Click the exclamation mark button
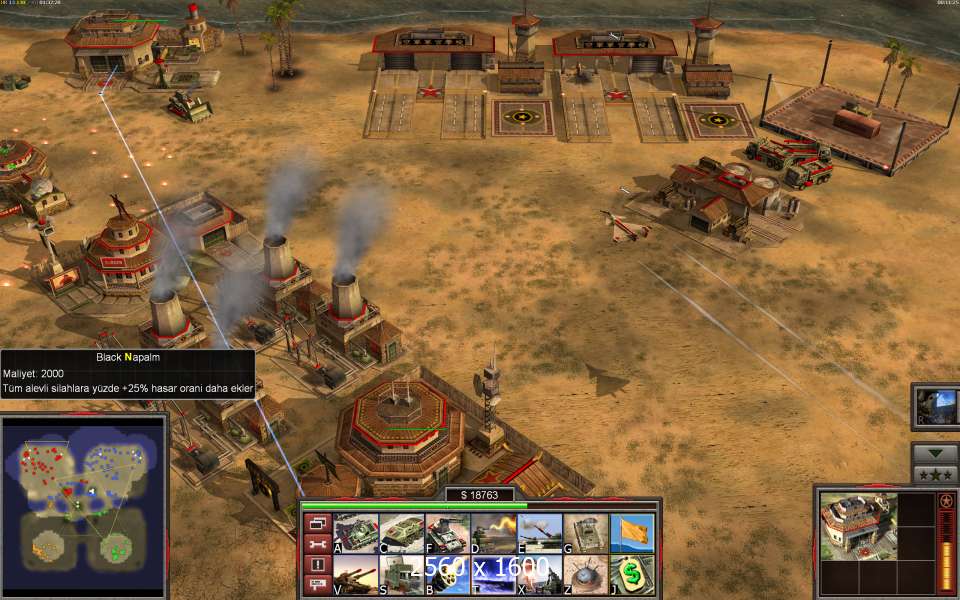The image size is (960, 600). (317, 565)
